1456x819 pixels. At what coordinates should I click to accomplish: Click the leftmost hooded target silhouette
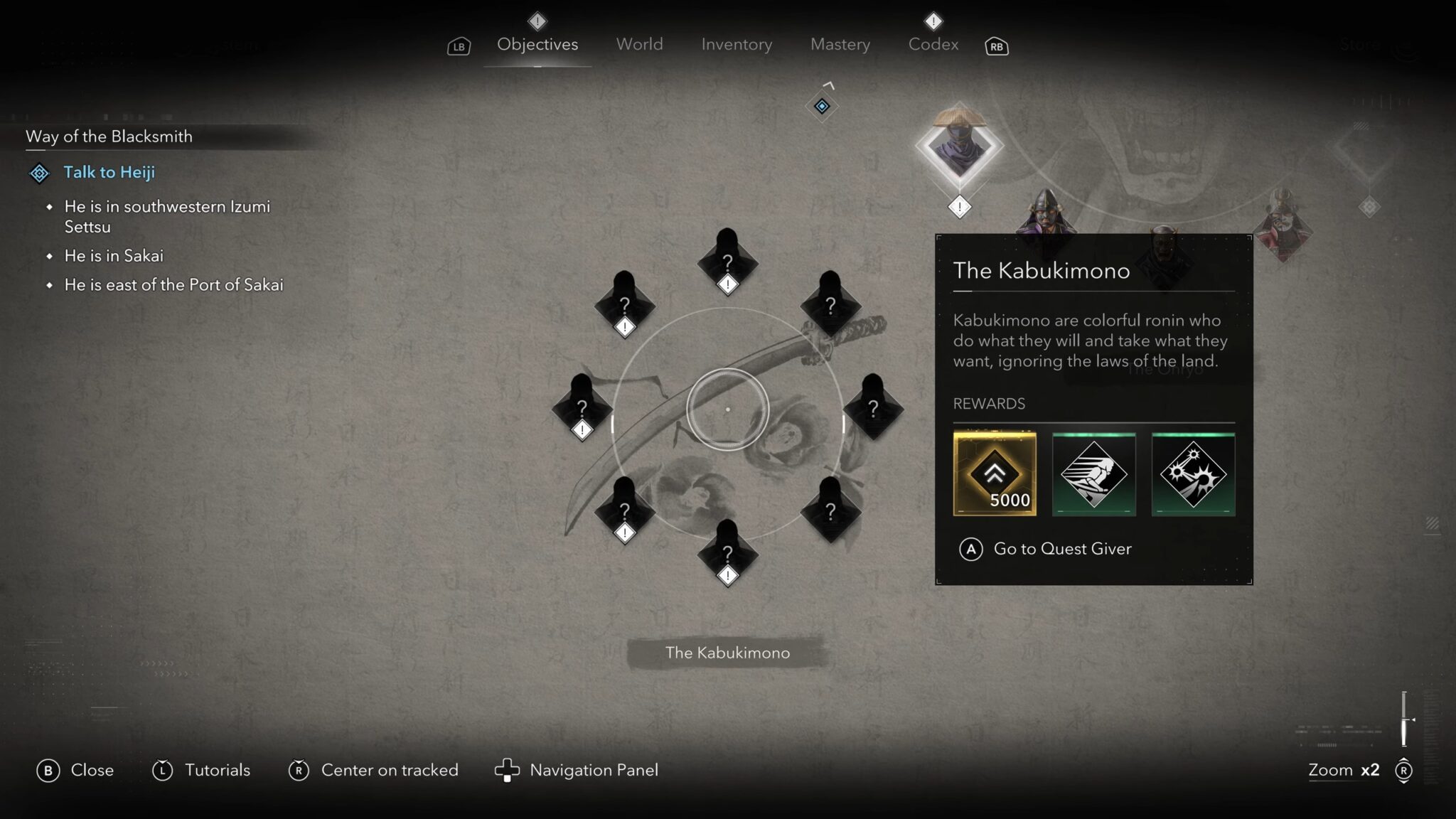coord(582,405)
